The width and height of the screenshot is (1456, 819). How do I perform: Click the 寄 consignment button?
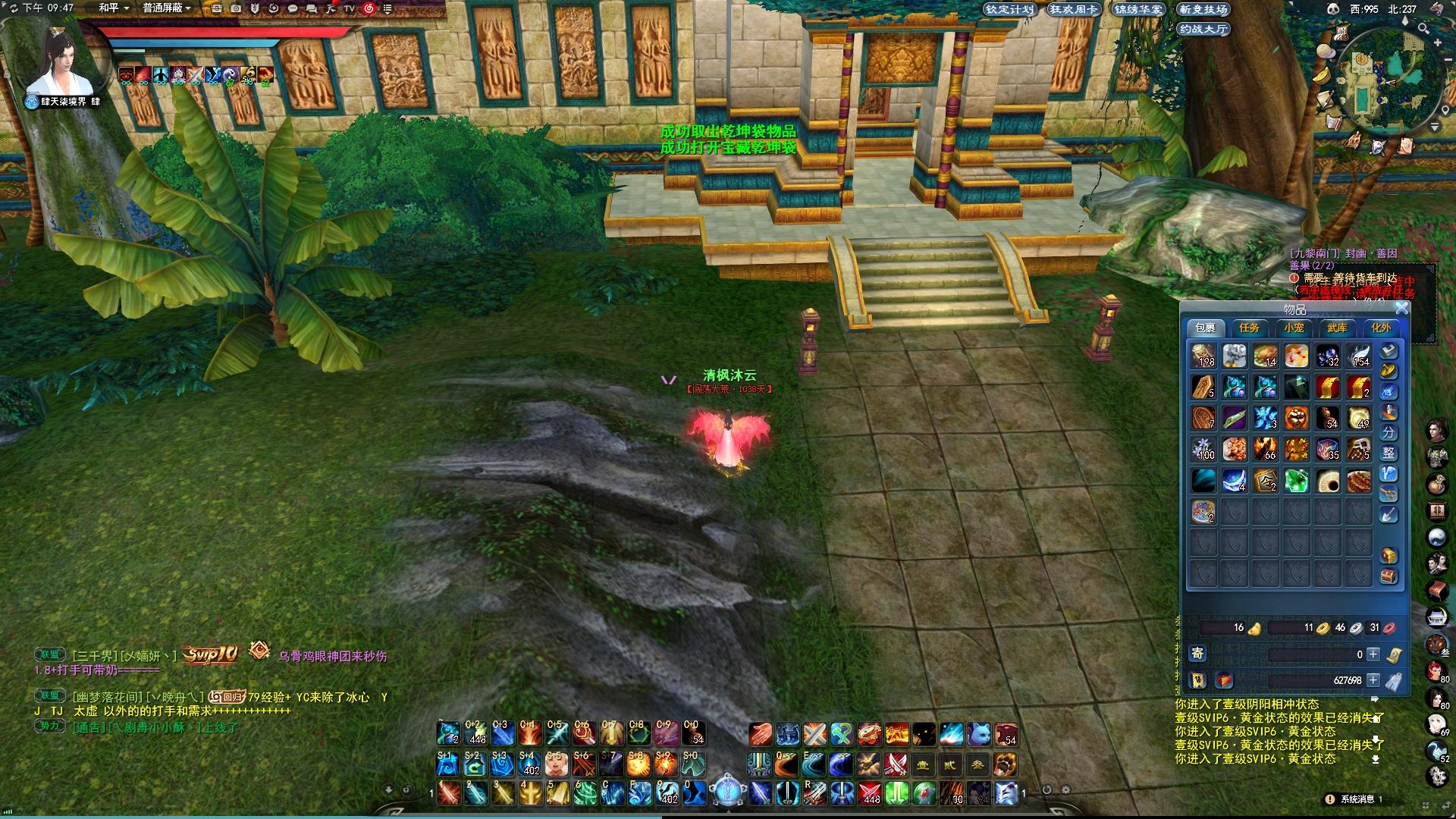coord(1197,653)
